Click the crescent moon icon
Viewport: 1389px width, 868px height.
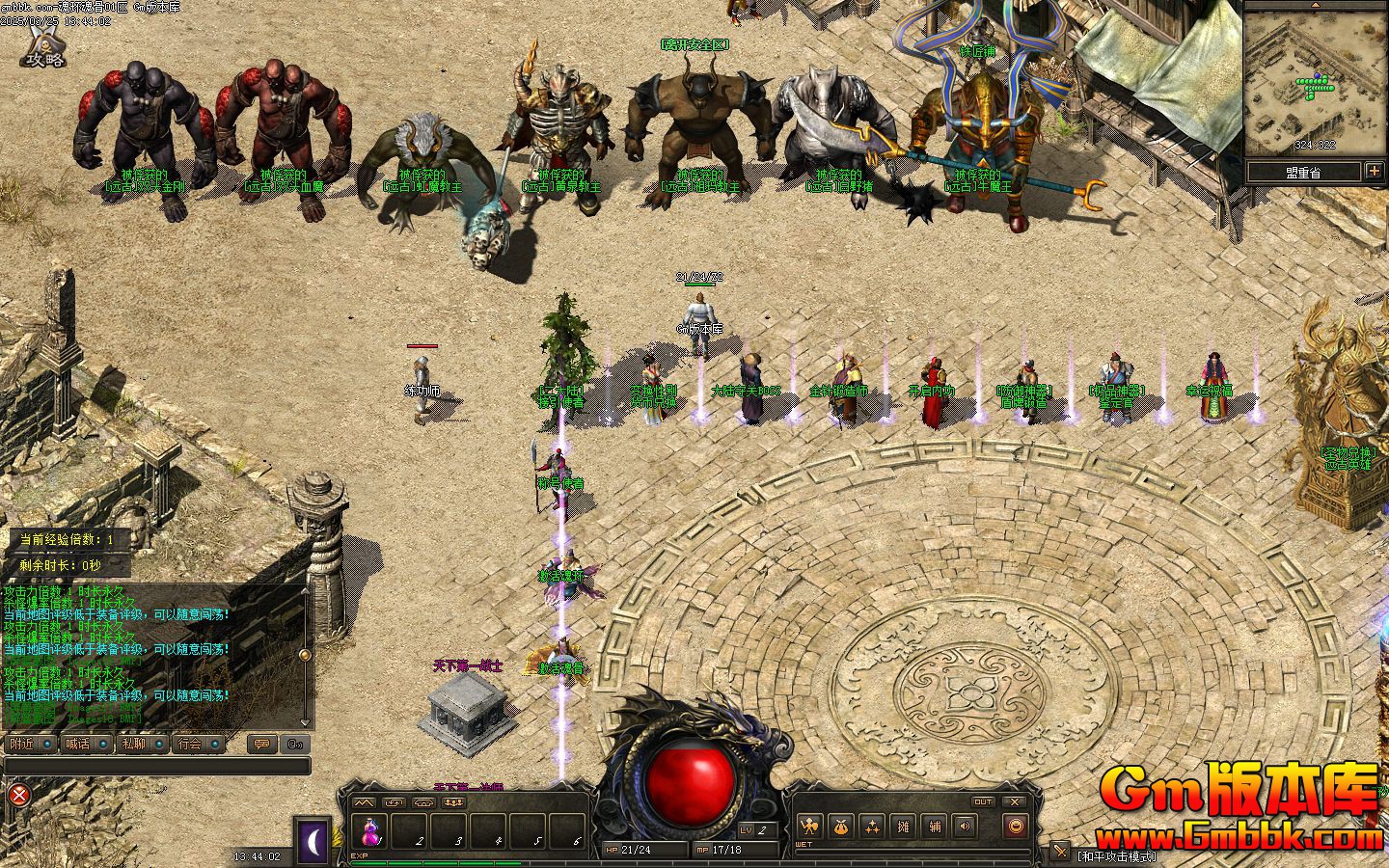coord(313,841)
